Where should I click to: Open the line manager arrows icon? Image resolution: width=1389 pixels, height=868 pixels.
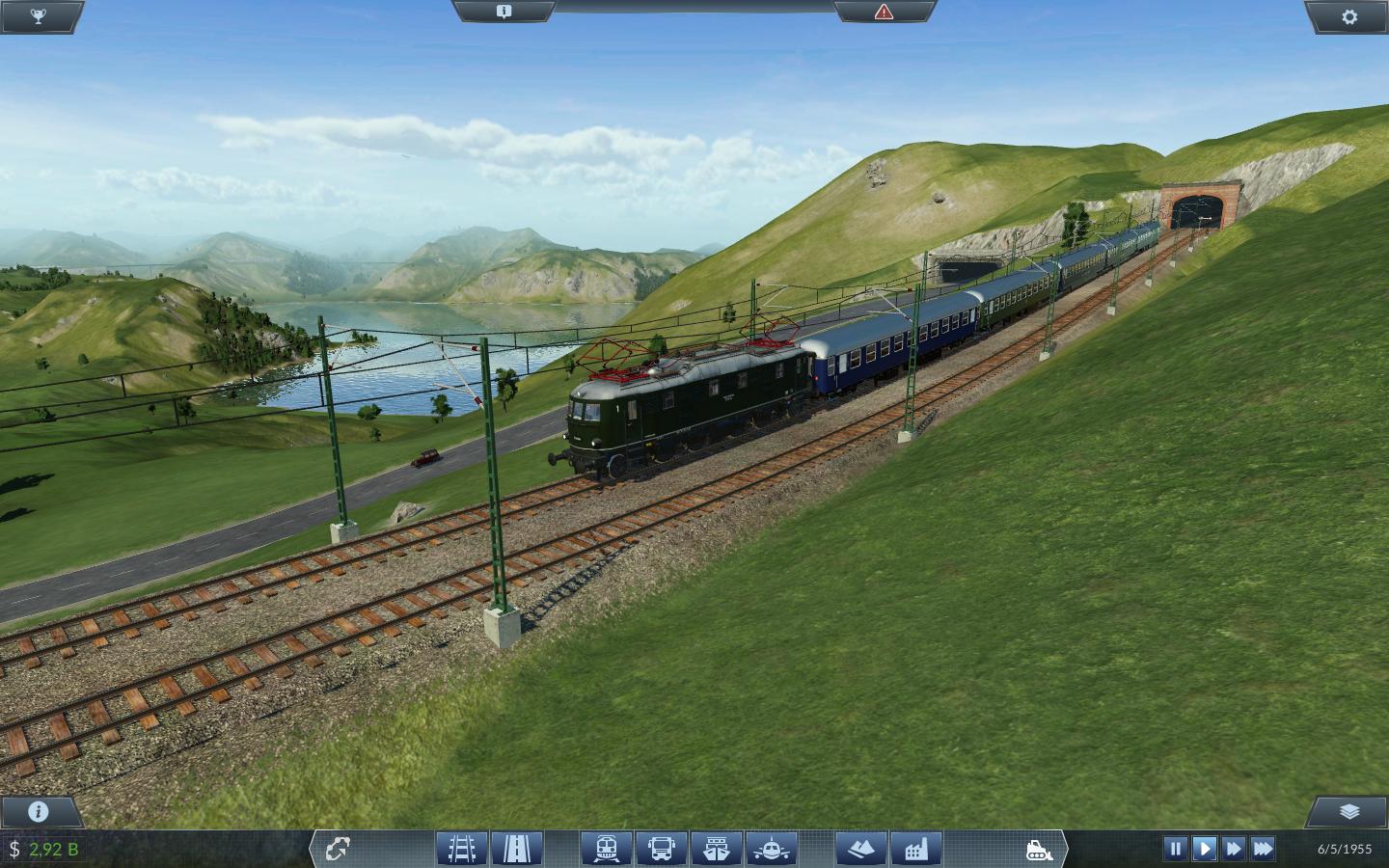[337, 849]
